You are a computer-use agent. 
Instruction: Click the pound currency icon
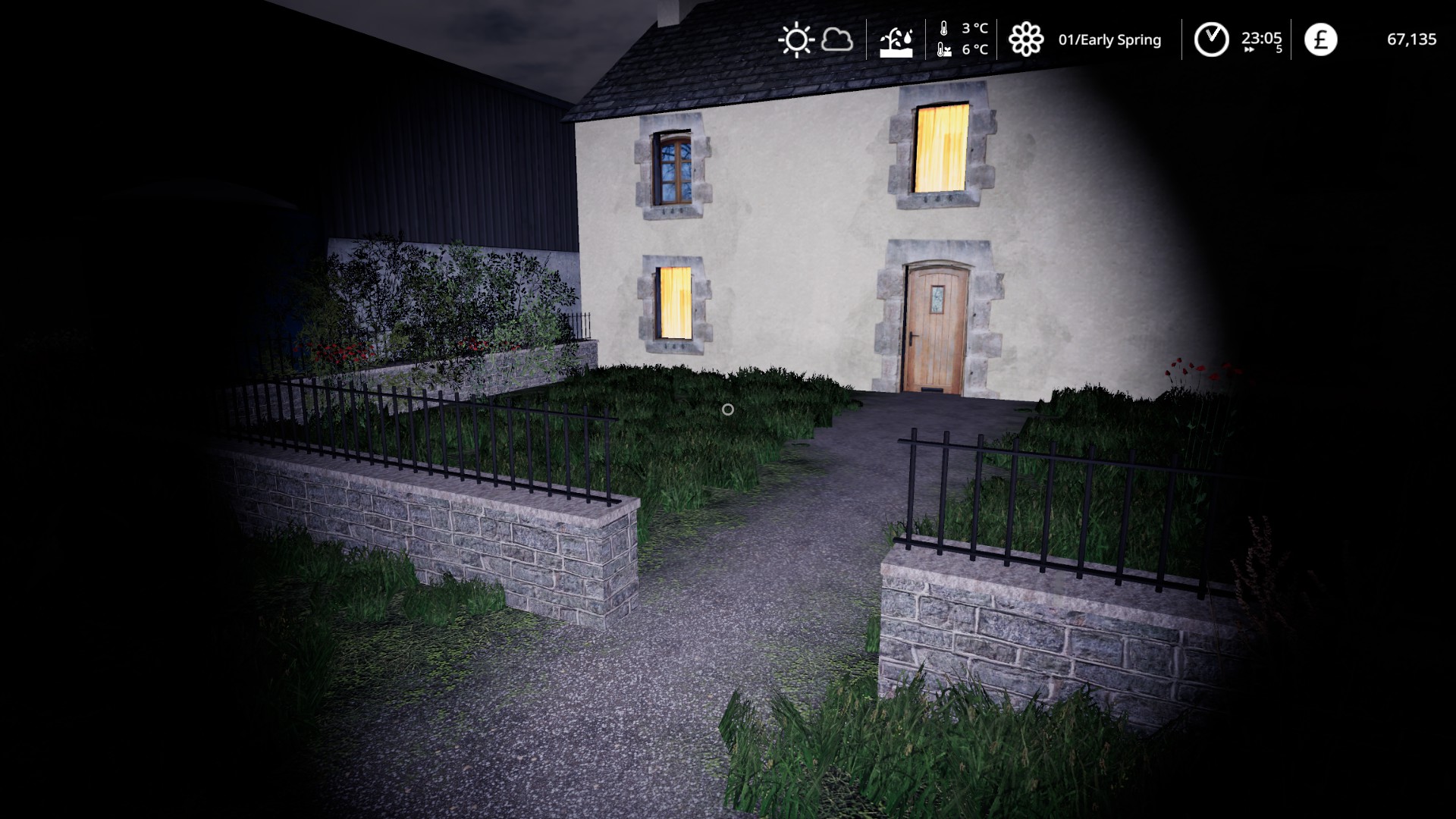click(x=1320, y=39)
